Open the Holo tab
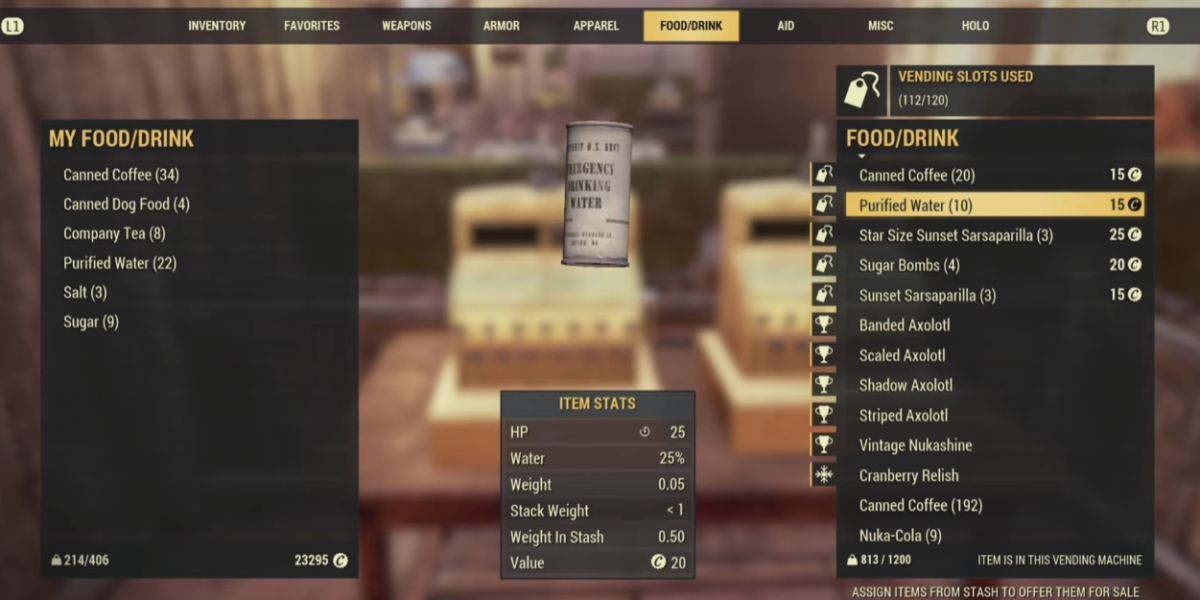Screen dimensions: 1200x600 (975, 26)
